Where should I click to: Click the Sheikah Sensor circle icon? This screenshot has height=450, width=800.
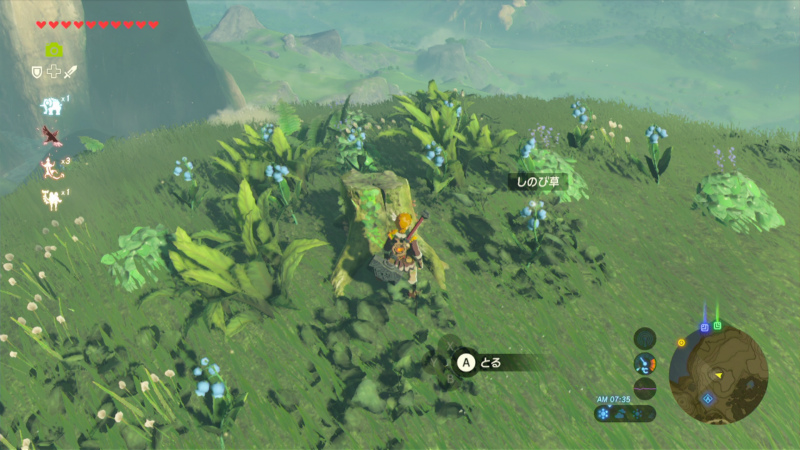(x=645, y=338)
